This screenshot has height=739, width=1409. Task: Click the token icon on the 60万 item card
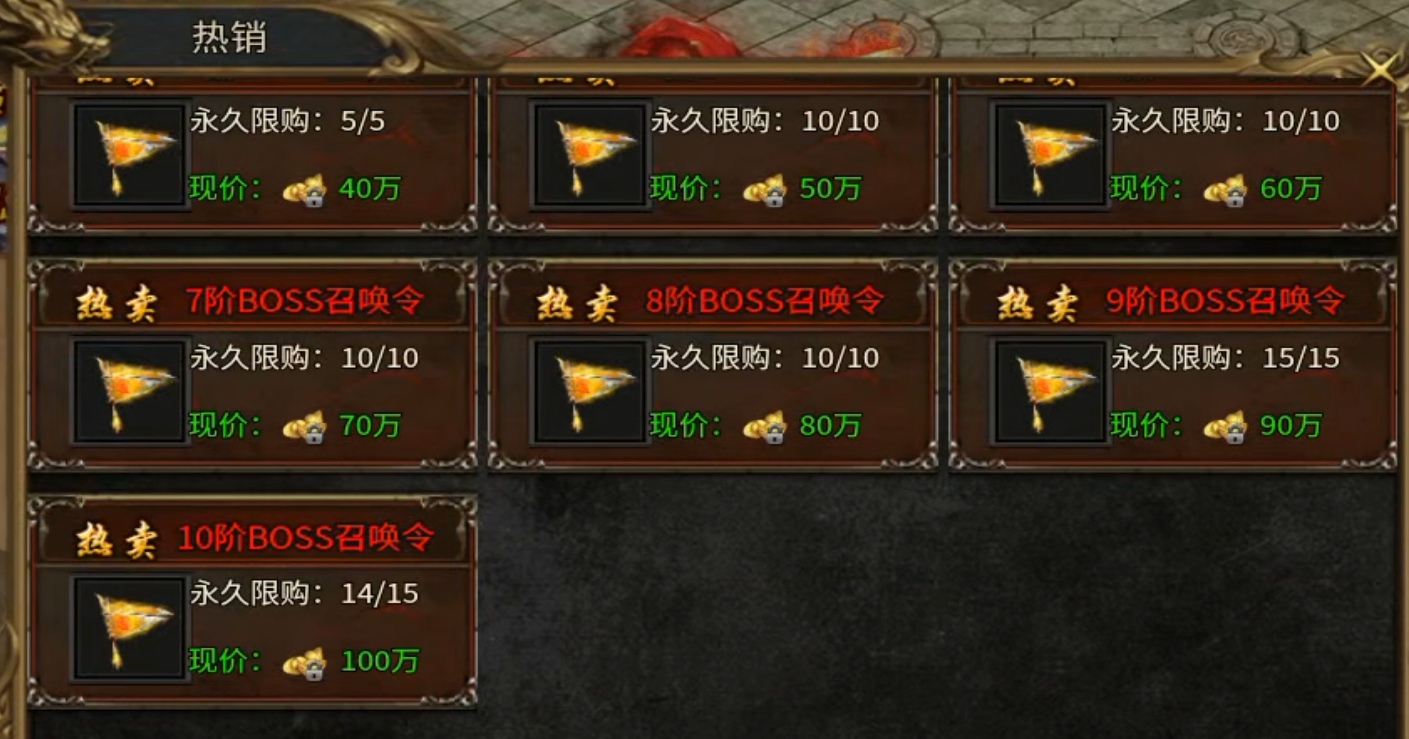pyautogui.click(x=1049, y=155)
